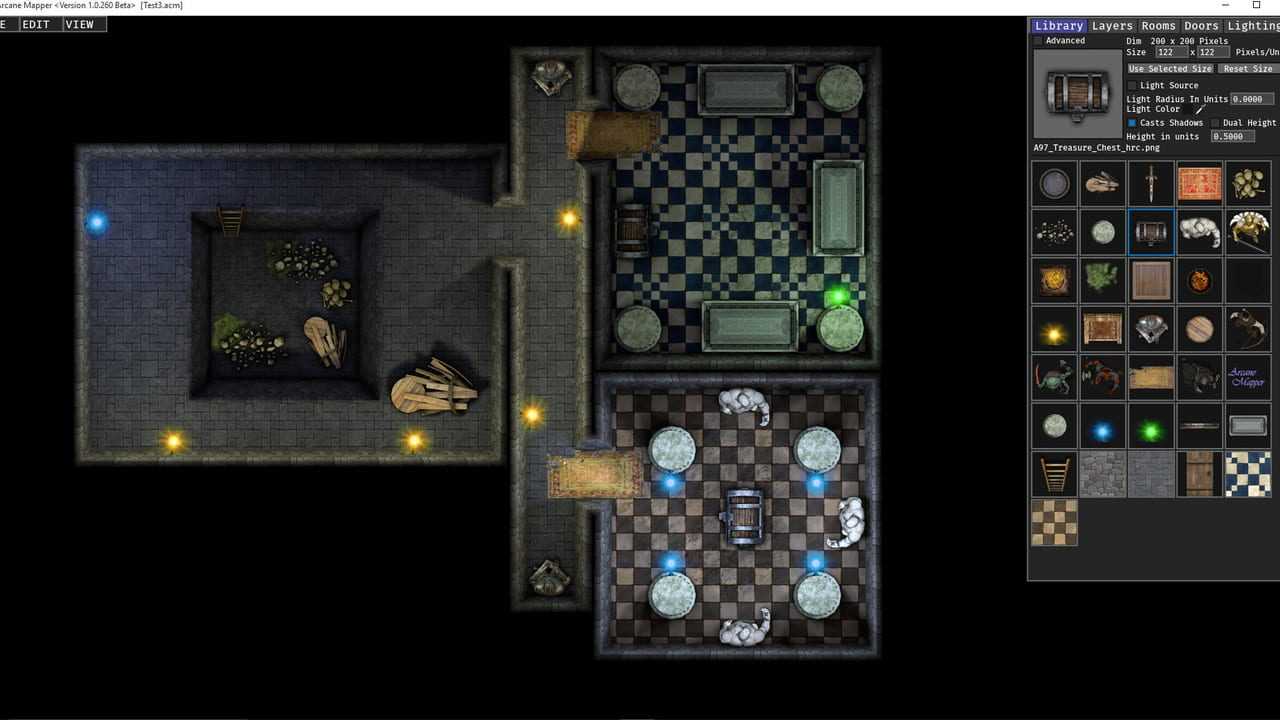This screenshot has height=720, width=1280.
Task: Choose the ladder asset thumbnail
Action: point(1054,474)
